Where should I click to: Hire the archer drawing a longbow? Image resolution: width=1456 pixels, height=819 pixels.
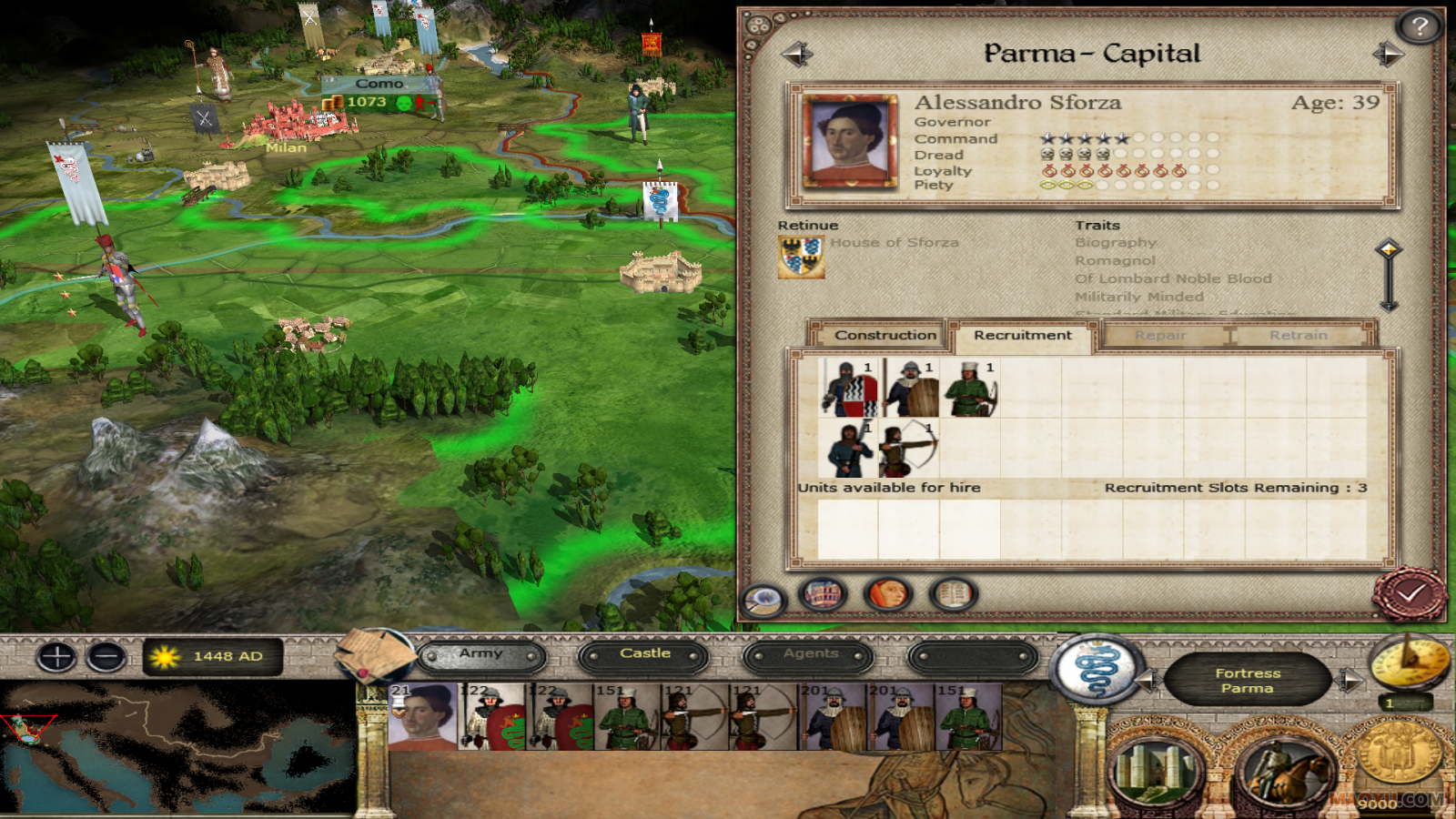[x=908, y=449]
